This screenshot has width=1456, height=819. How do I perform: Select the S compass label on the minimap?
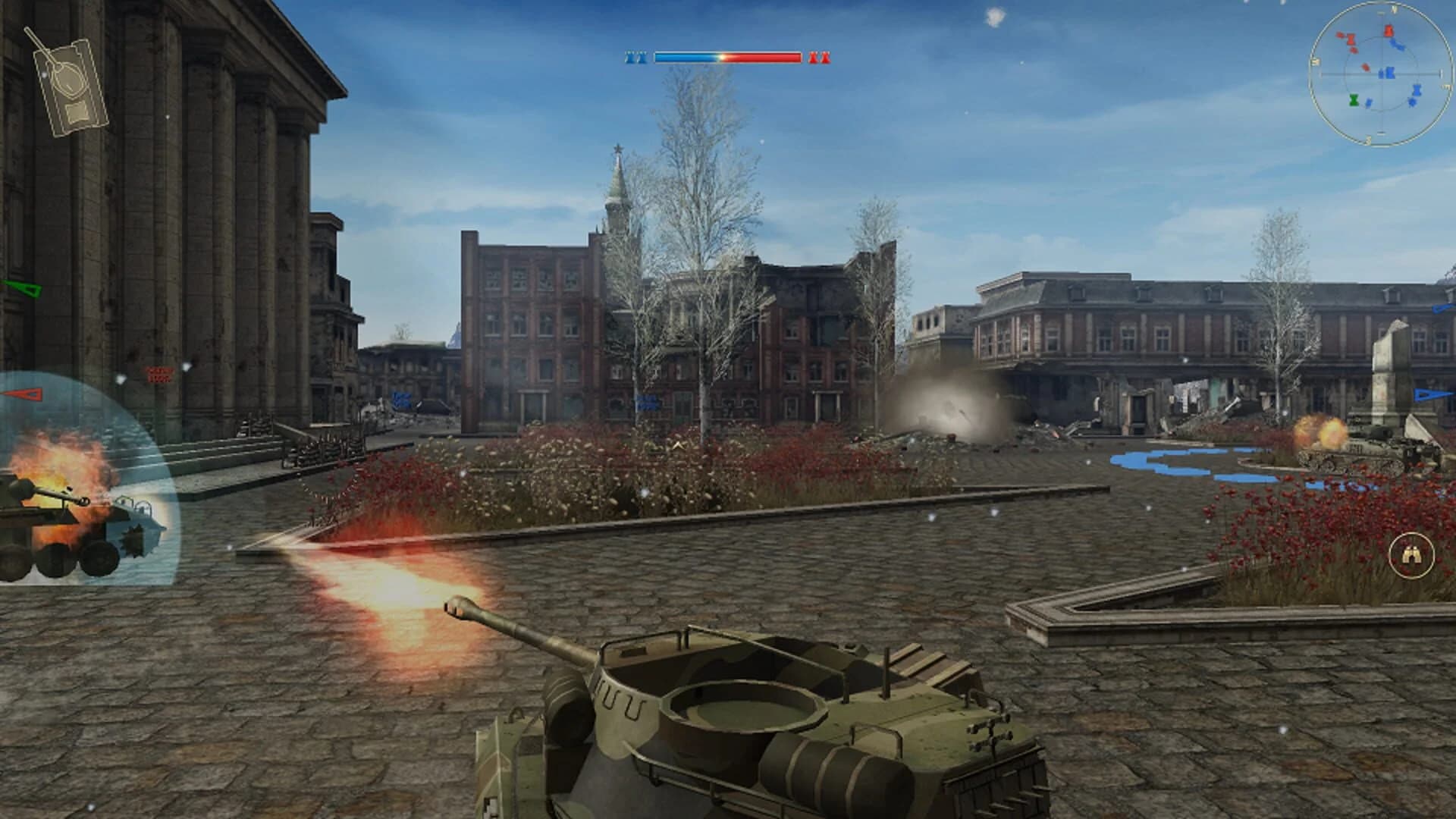1367,140
